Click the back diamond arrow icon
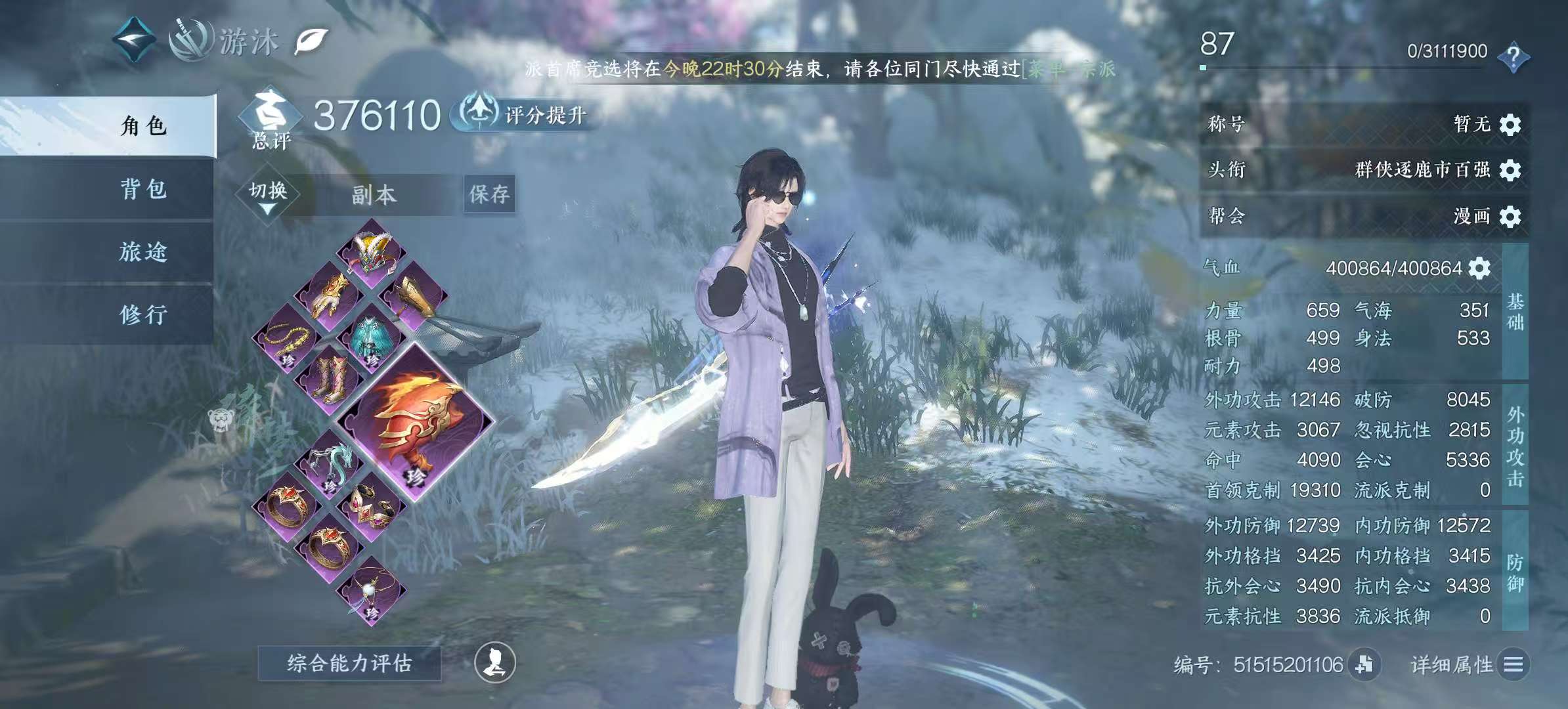 pos(133,41)
